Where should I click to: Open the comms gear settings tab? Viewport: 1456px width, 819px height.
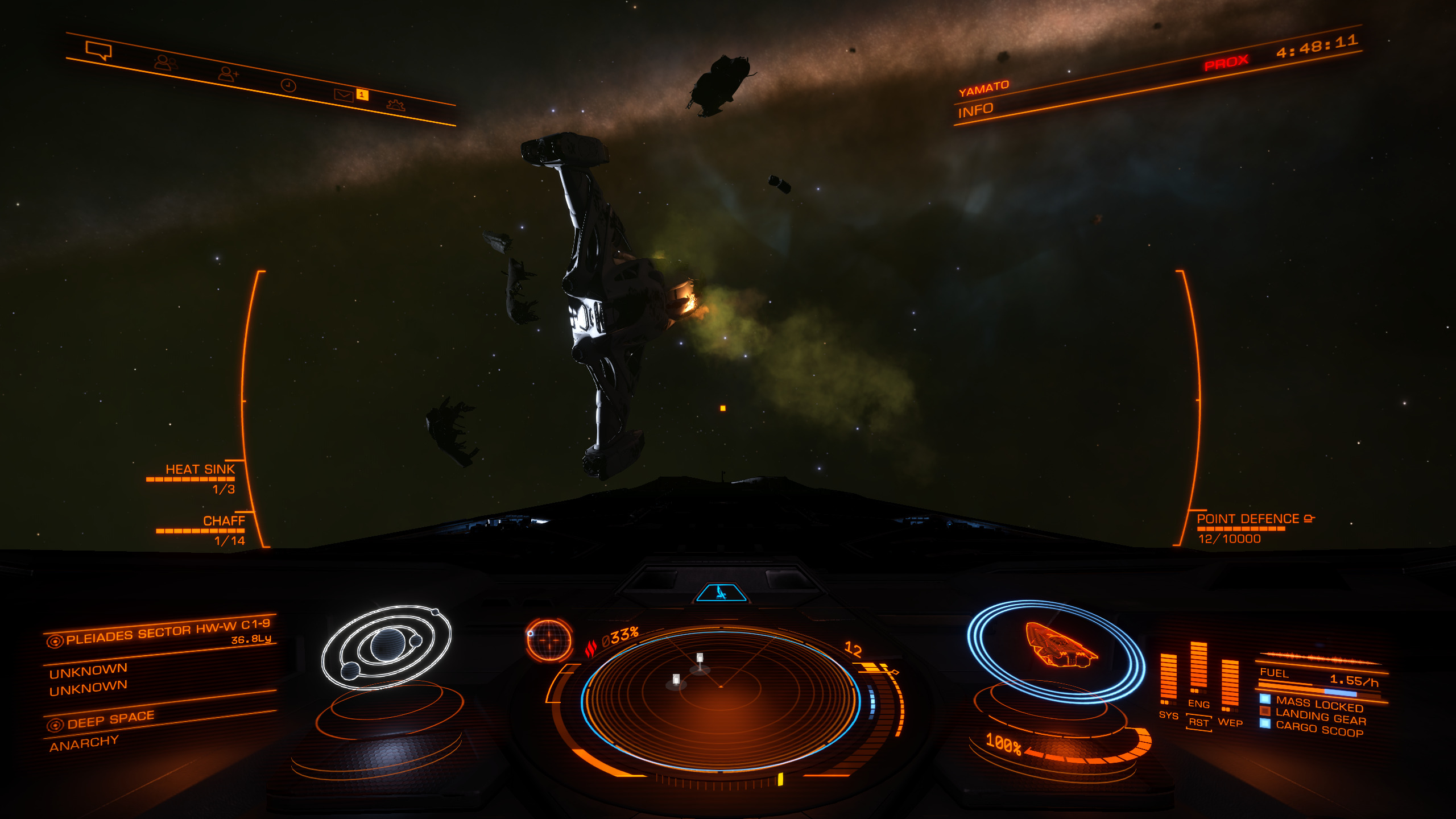tap(395, 105)
